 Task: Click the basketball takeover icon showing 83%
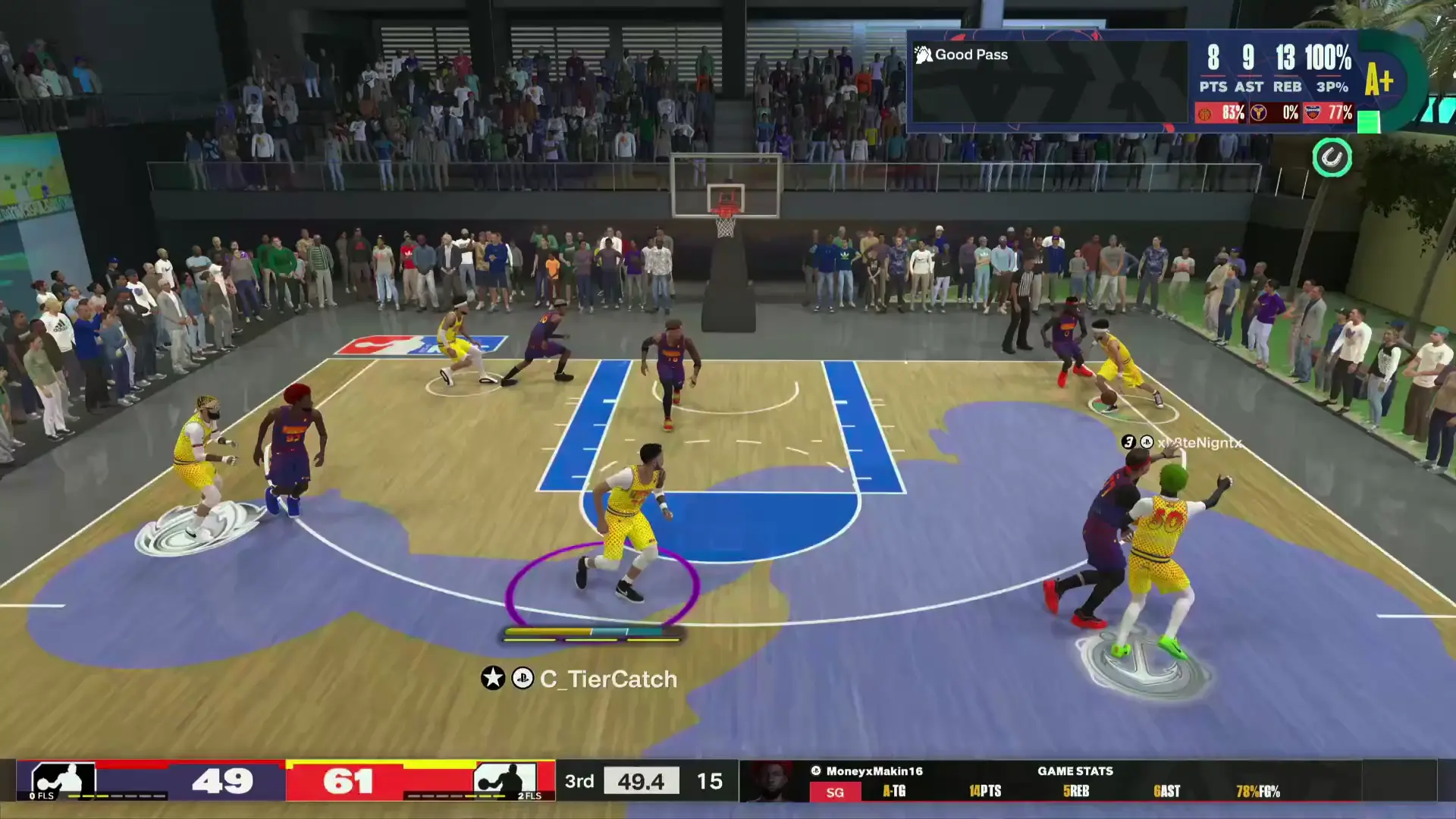[1204, 114]
